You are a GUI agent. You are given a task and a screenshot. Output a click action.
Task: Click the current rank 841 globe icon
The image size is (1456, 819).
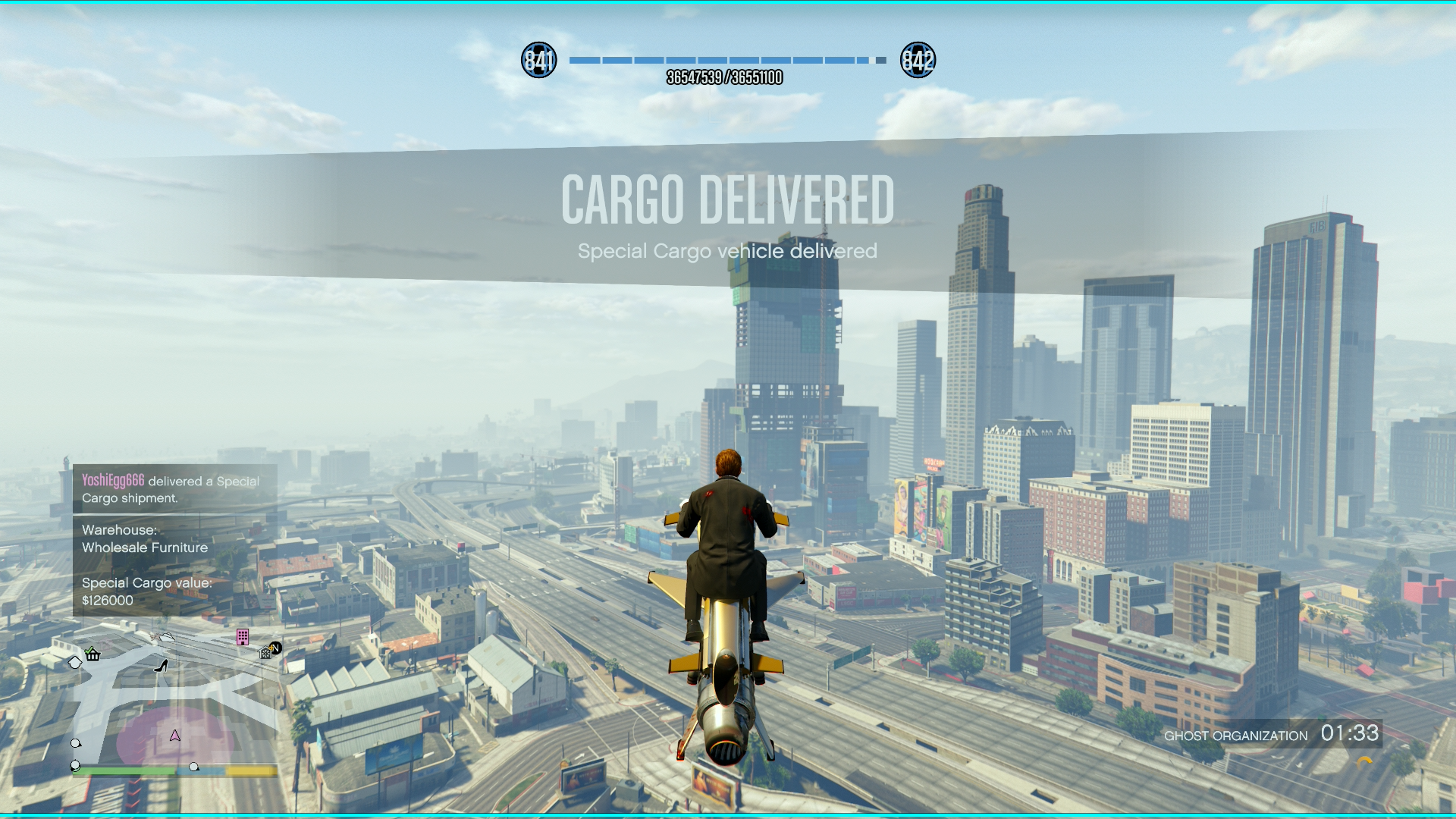coord(539,60)
